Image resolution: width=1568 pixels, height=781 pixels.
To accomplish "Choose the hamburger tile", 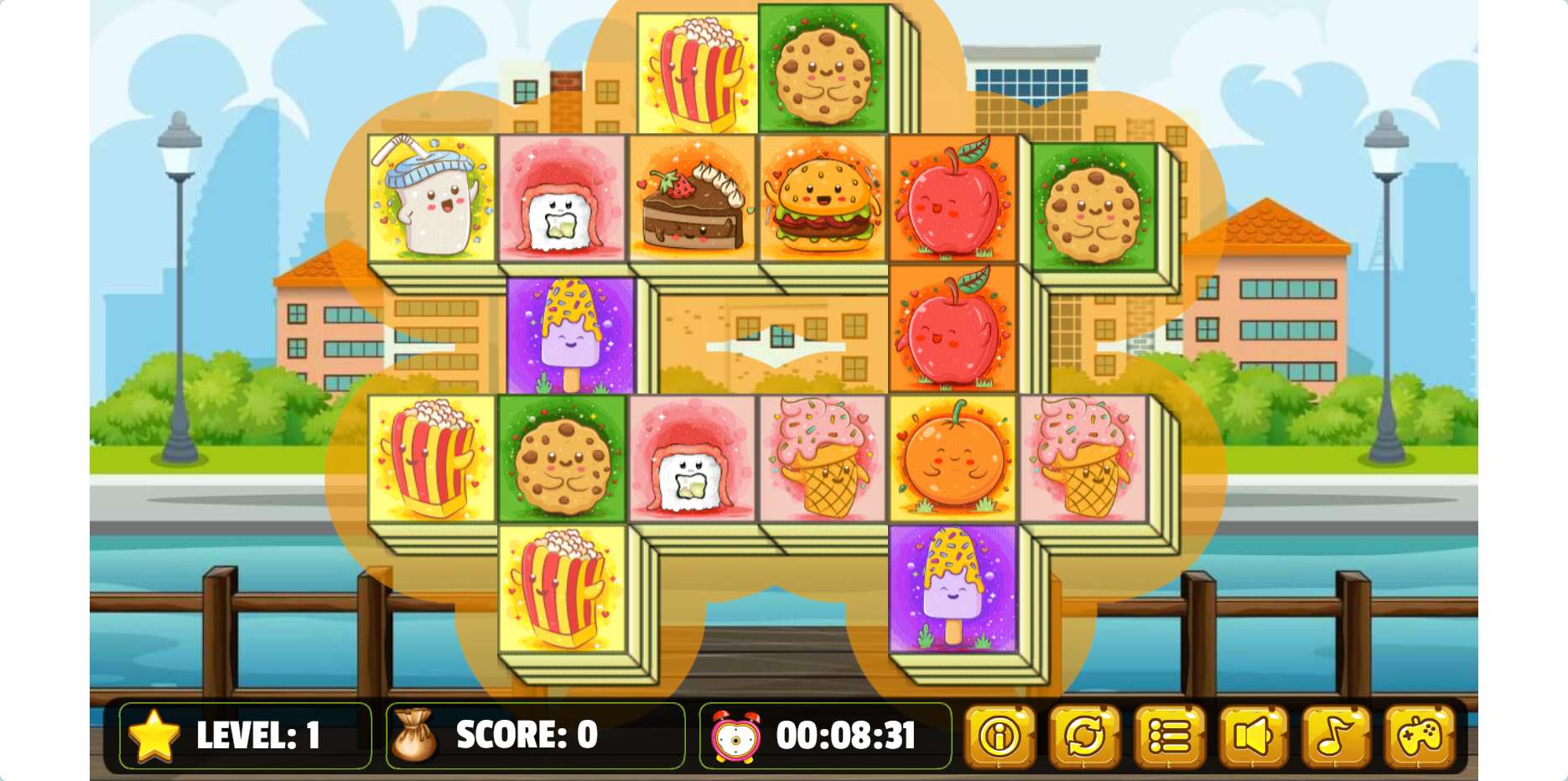I will click(x=823, y=199).
